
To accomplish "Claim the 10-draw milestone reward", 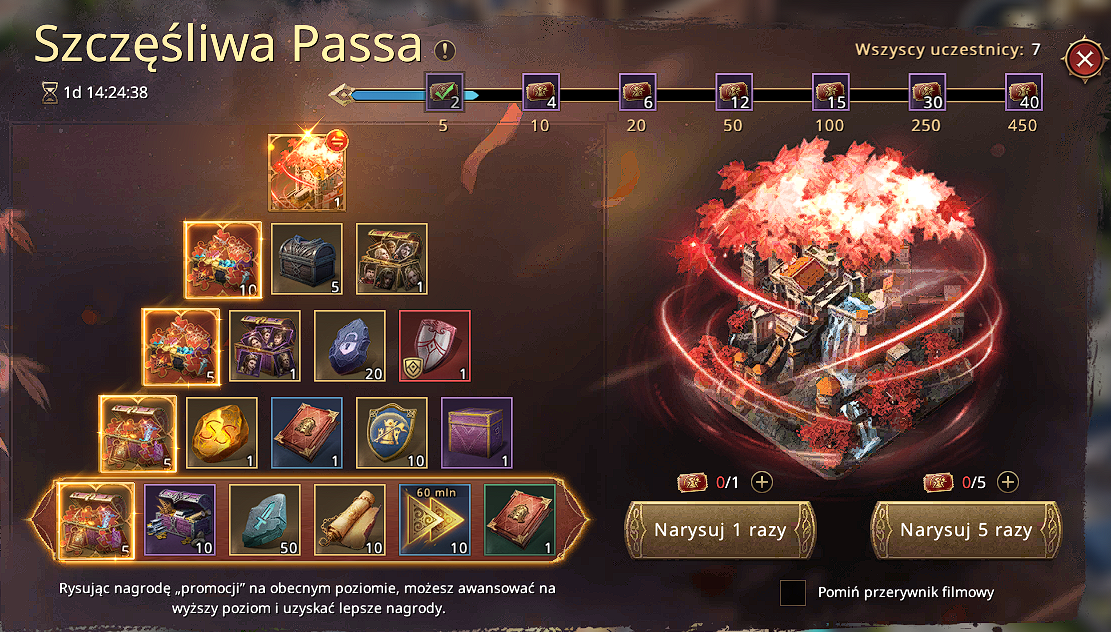I will coord(540,93).
